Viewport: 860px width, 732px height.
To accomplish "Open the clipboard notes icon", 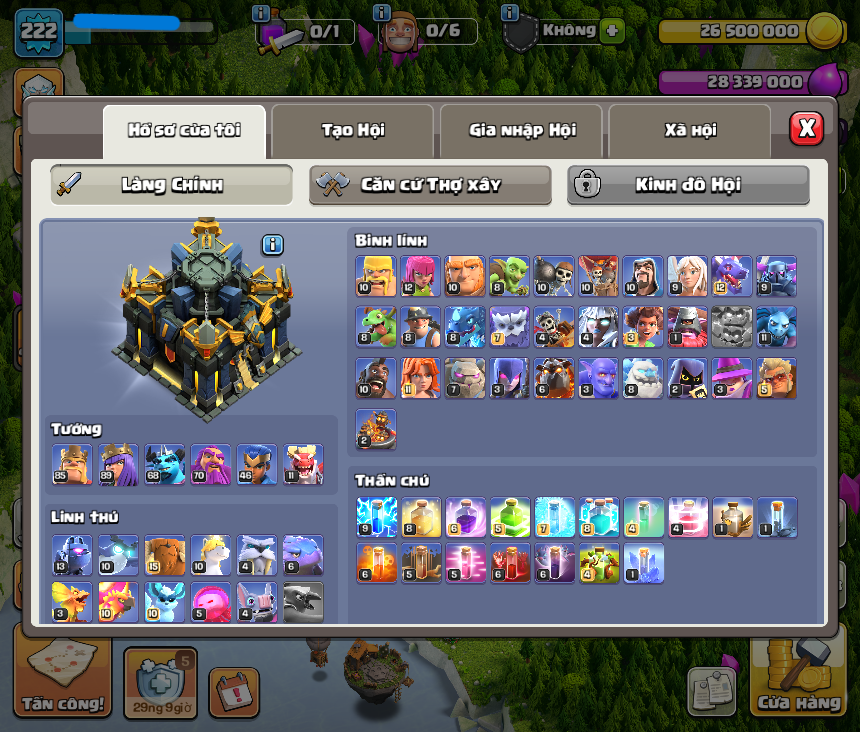I will (711, 691).
